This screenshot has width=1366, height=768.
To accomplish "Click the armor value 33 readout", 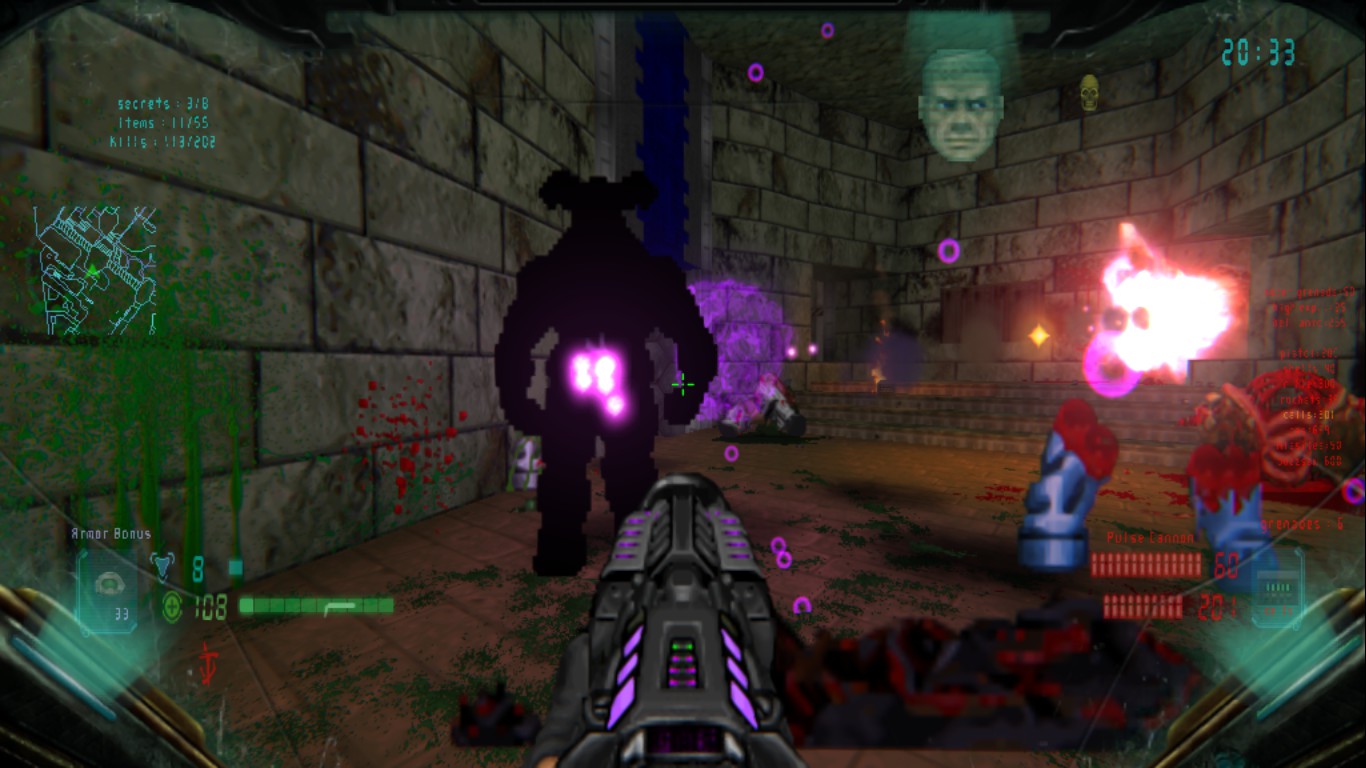I will click(122, 613).
